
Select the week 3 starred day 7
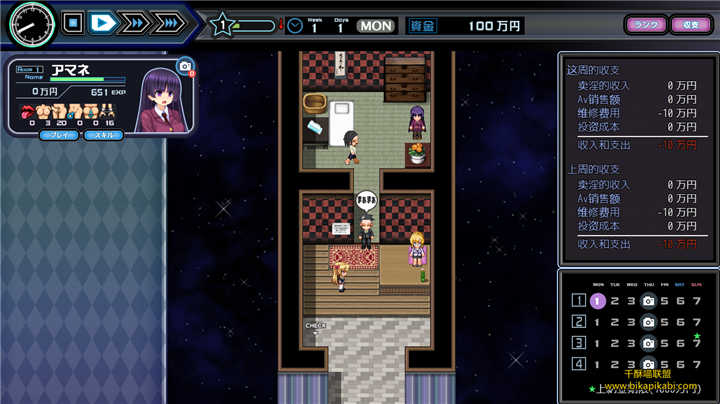[x=697, y=343]
